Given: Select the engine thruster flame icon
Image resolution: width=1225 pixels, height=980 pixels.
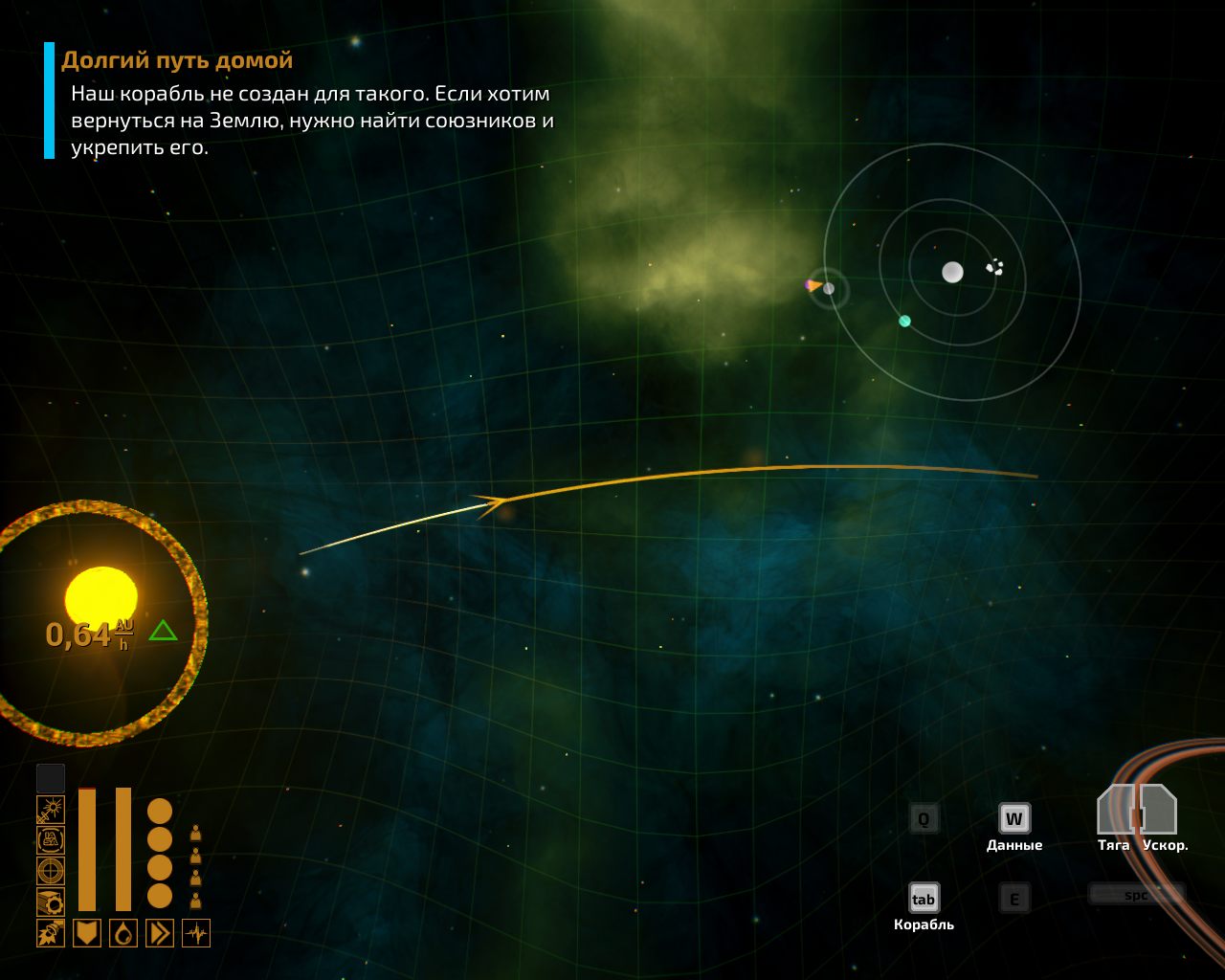Looking at the screenshot, I should 51,933.
